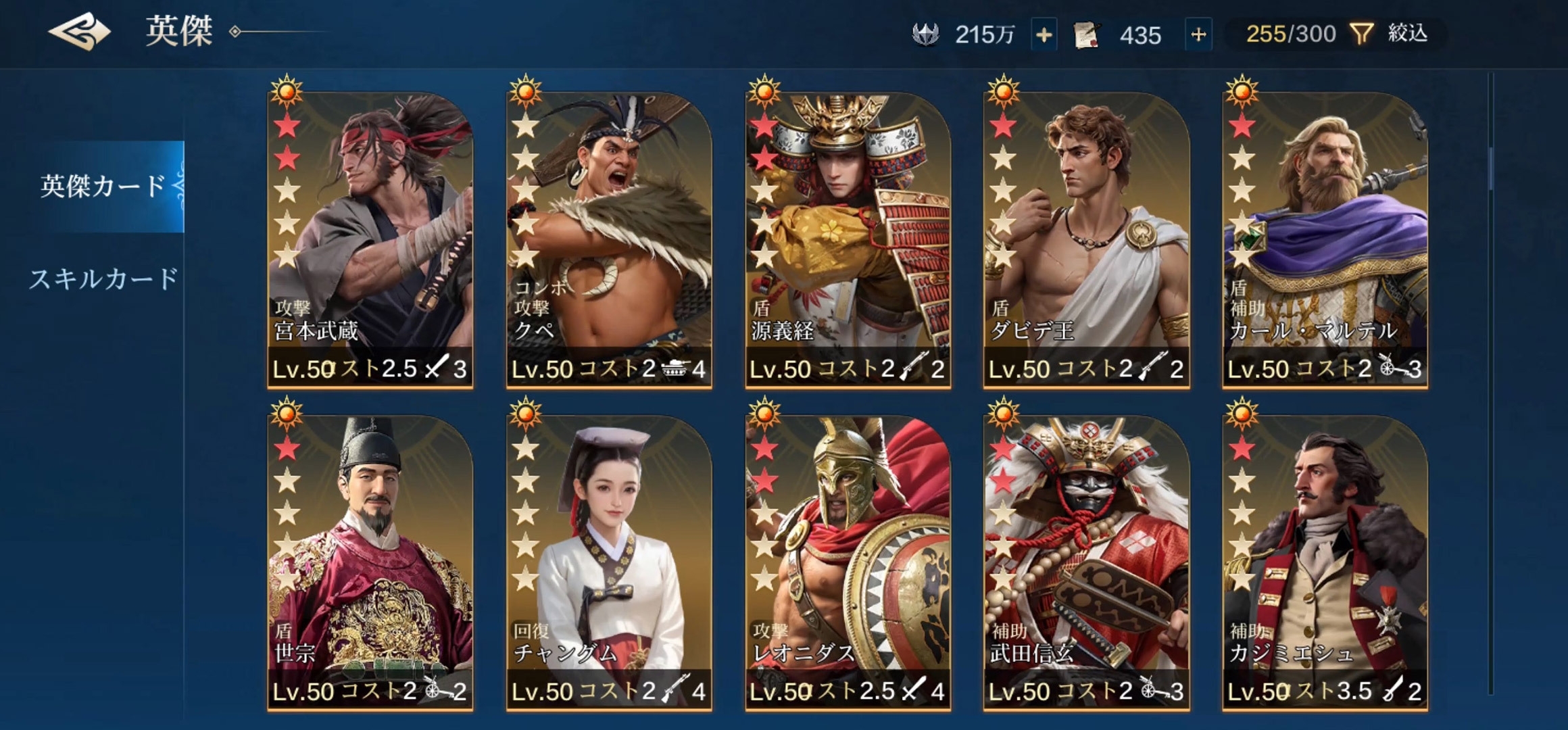Screen dimensions: 1568x730
Task: Click the hero list scrollbar
Action: coord(1491,169)
